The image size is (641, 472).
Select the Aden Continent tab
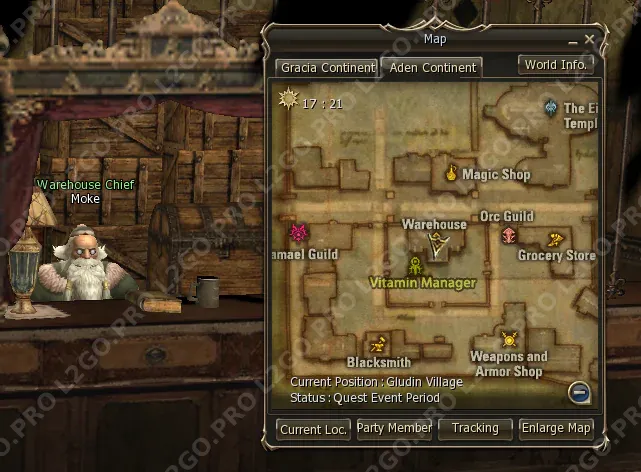point(430,68)
